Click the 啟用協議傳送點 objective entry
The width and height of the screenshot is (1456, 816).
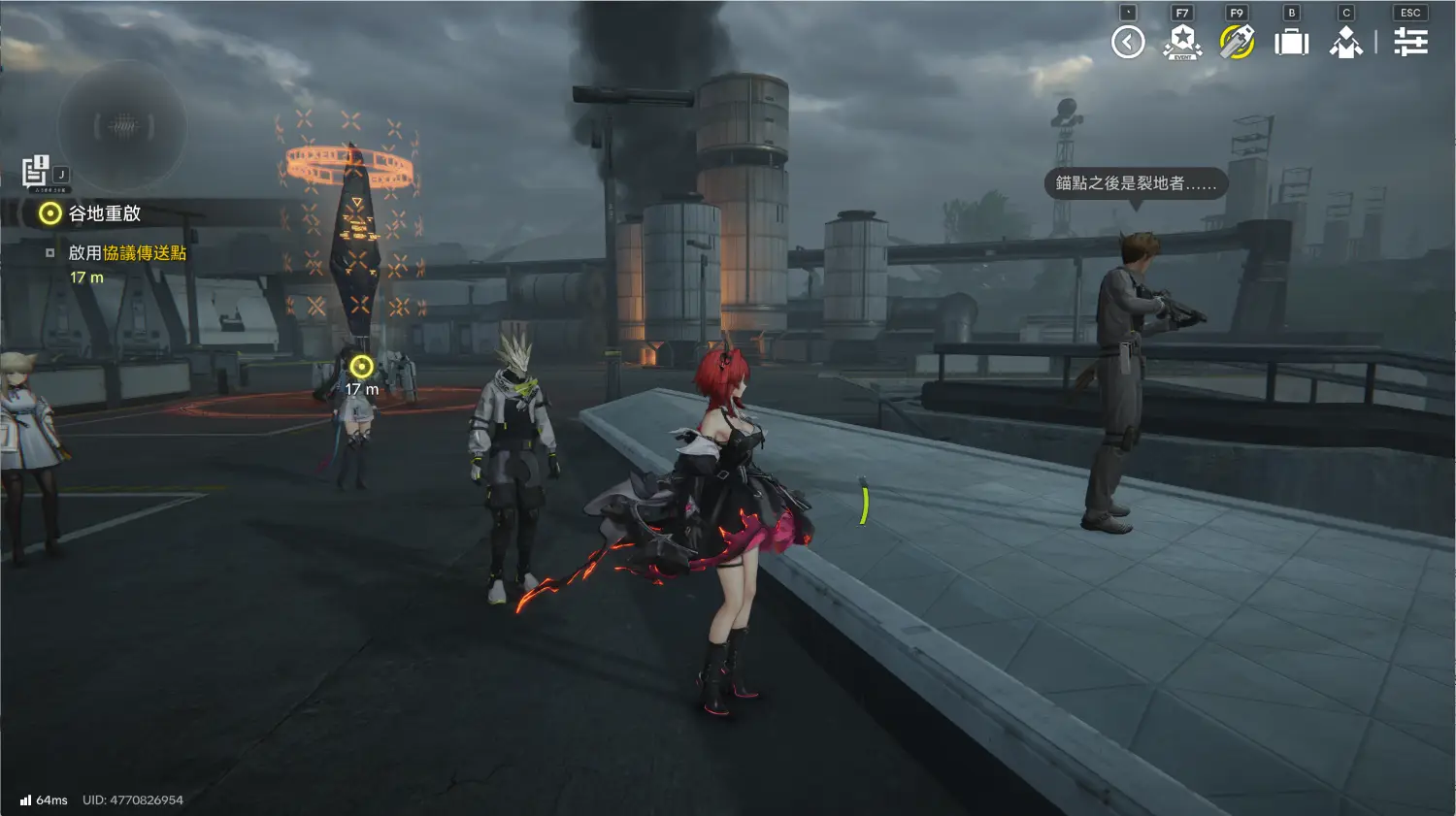pos(127,253)
